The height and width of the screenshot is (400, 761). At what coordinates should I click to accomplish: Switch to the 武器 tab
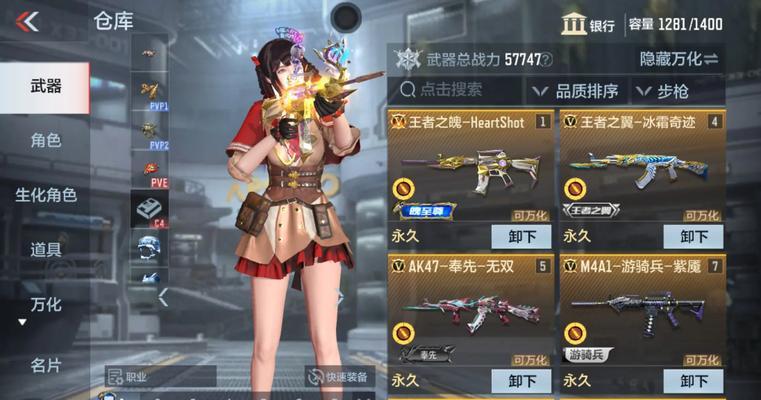[x=45, y=87]
